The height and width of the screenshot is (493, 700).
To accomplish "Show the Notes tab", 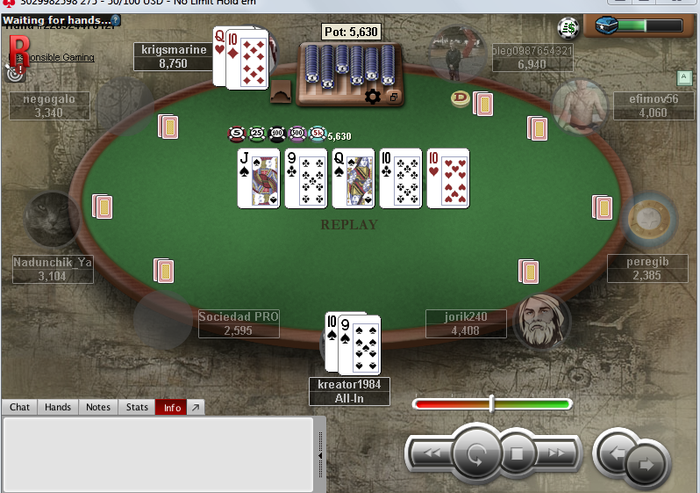I will pyautogui.click(x=98, y=407).
